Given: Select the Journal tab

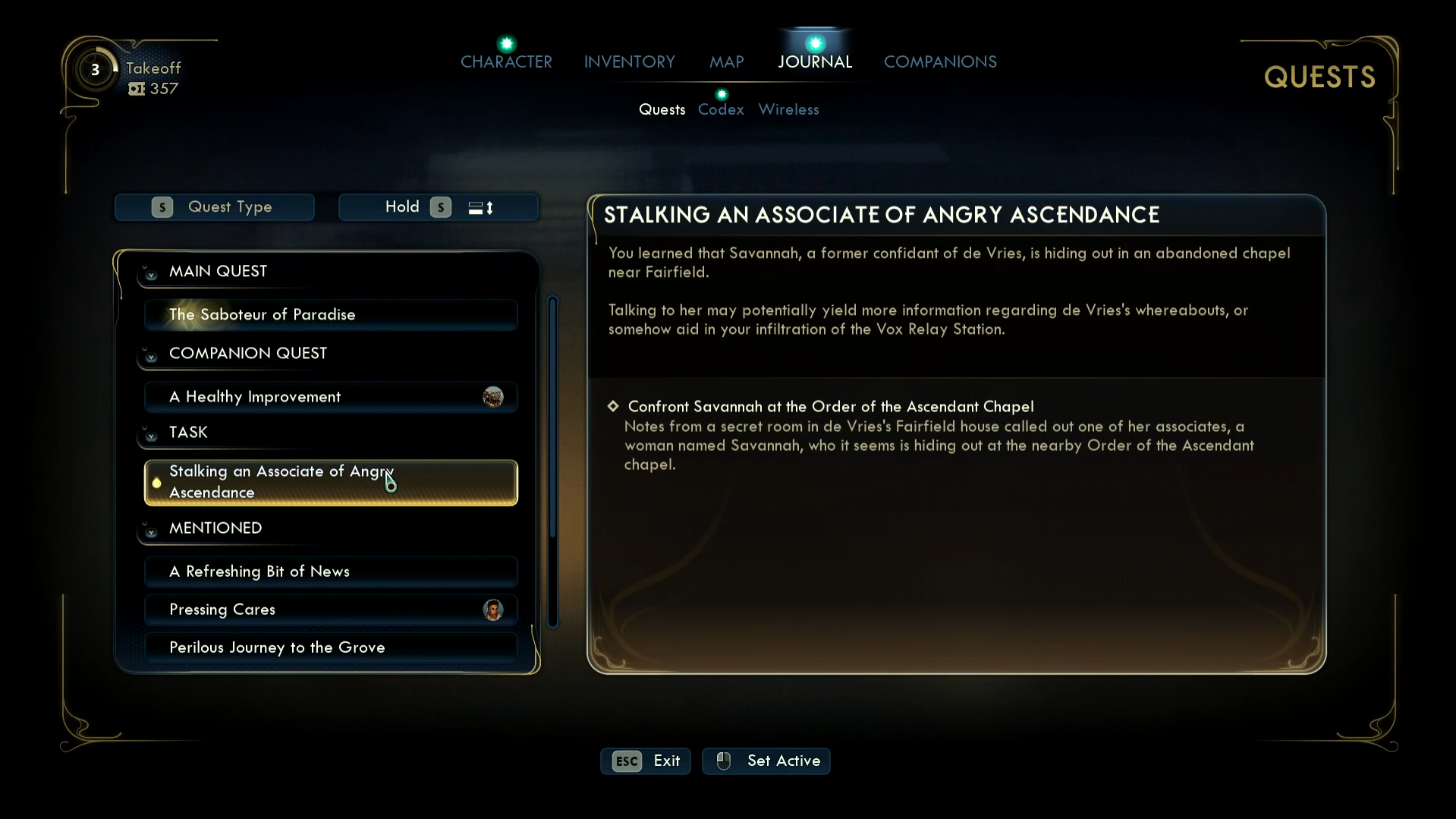Looking at the screenshot, I should [x=815, y=61].
